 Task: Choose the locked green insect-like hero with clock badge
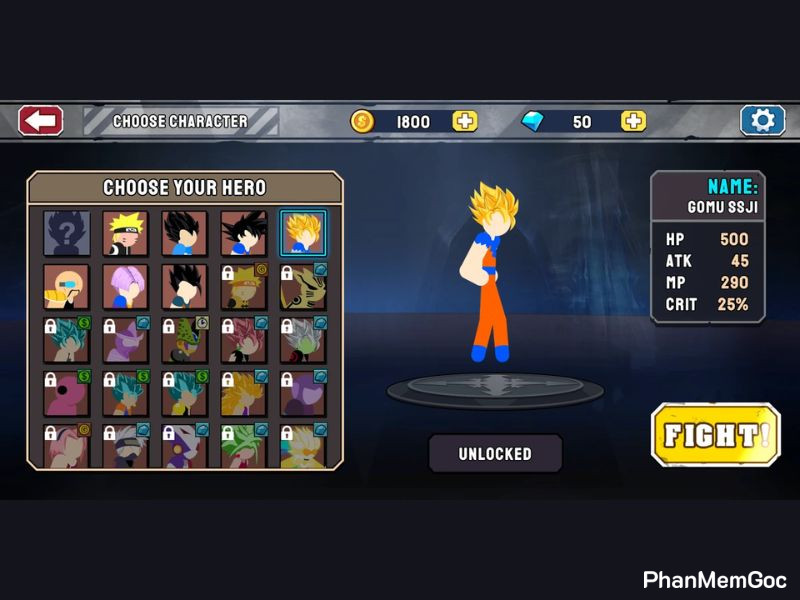pyautogui.click(x=185, y=340)
